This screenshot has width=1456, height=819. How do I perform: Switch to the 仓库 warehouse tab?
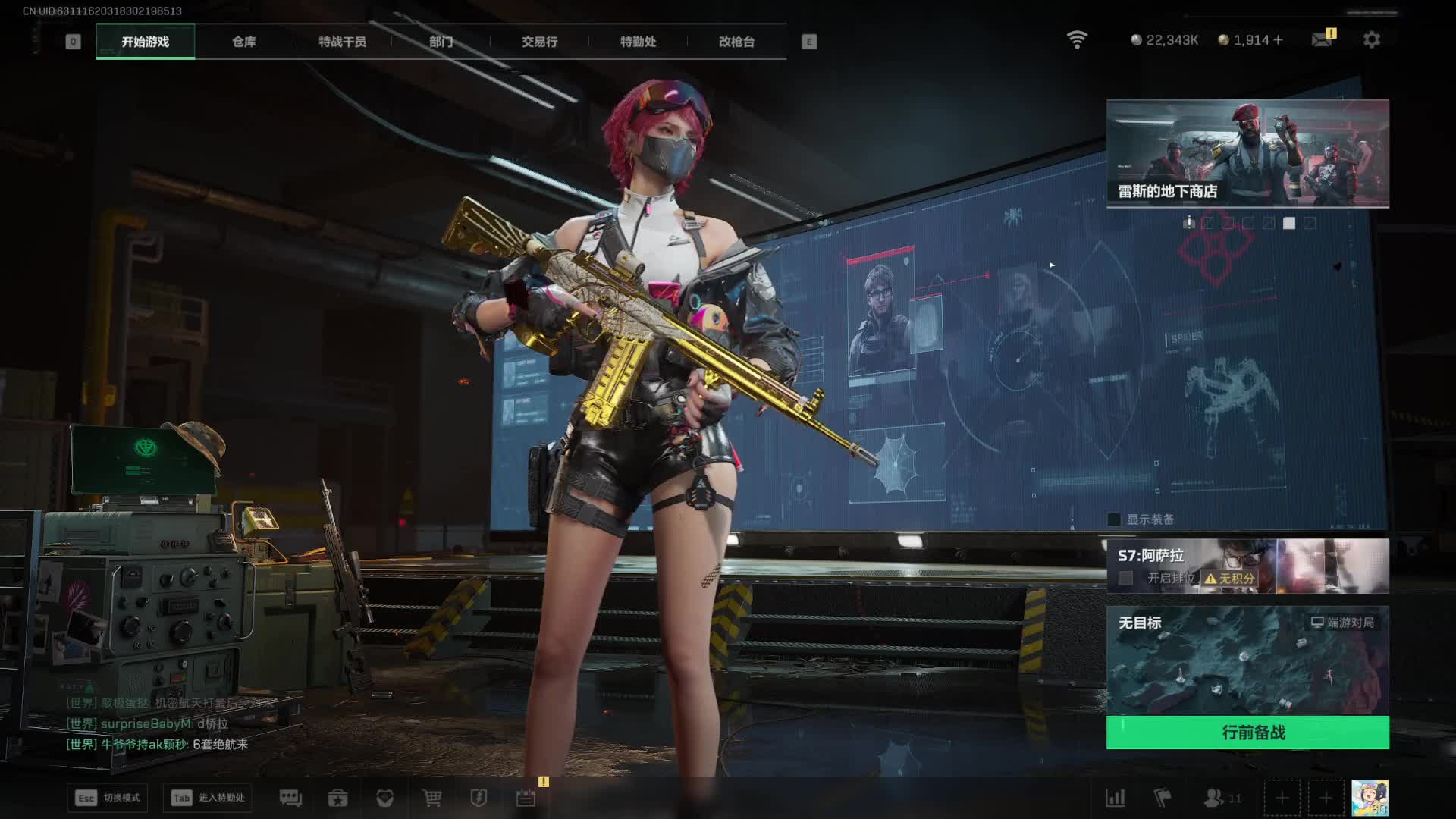pyautogui.click(x=243, y=42)
